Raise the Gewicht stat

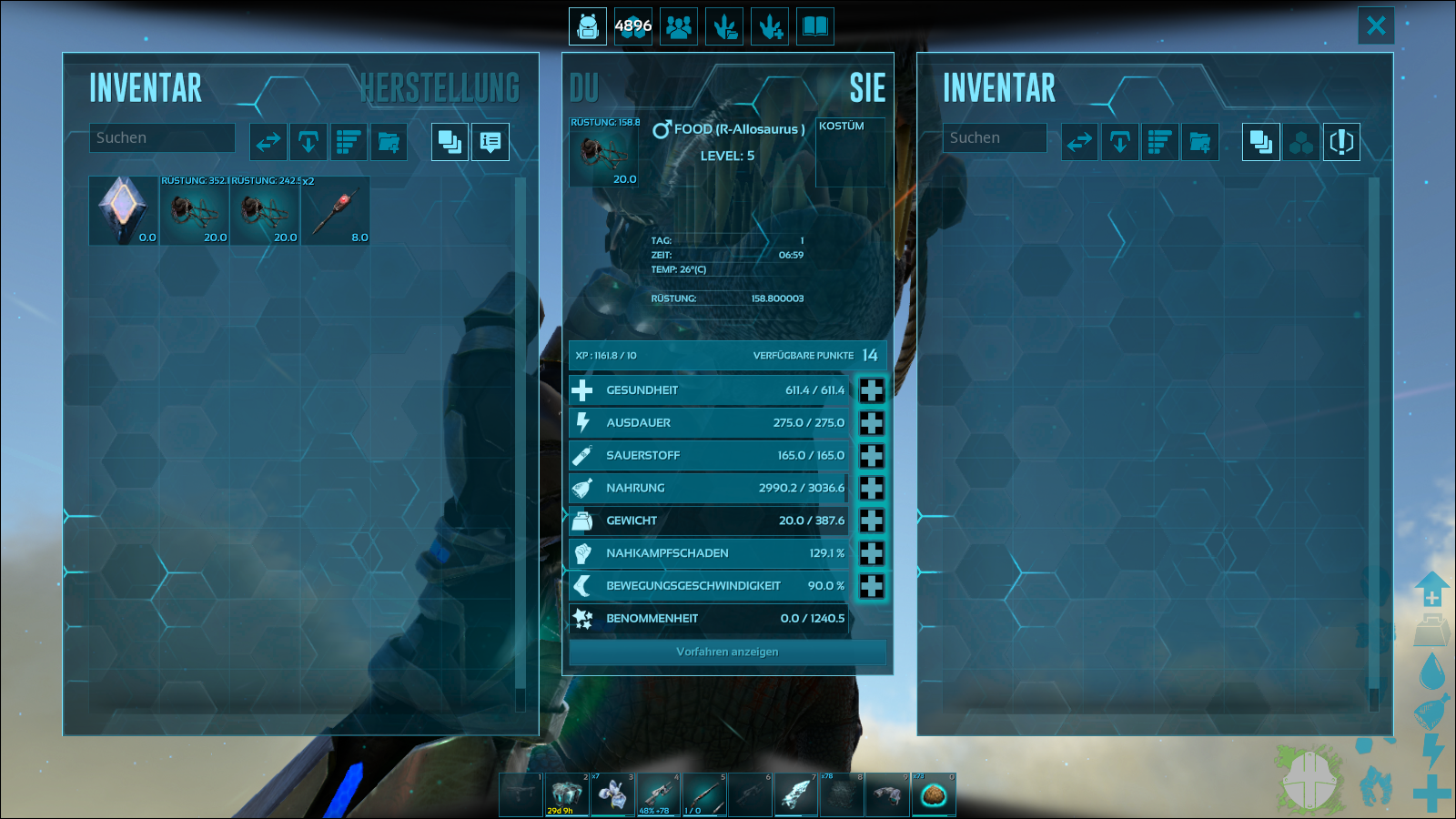871,521
